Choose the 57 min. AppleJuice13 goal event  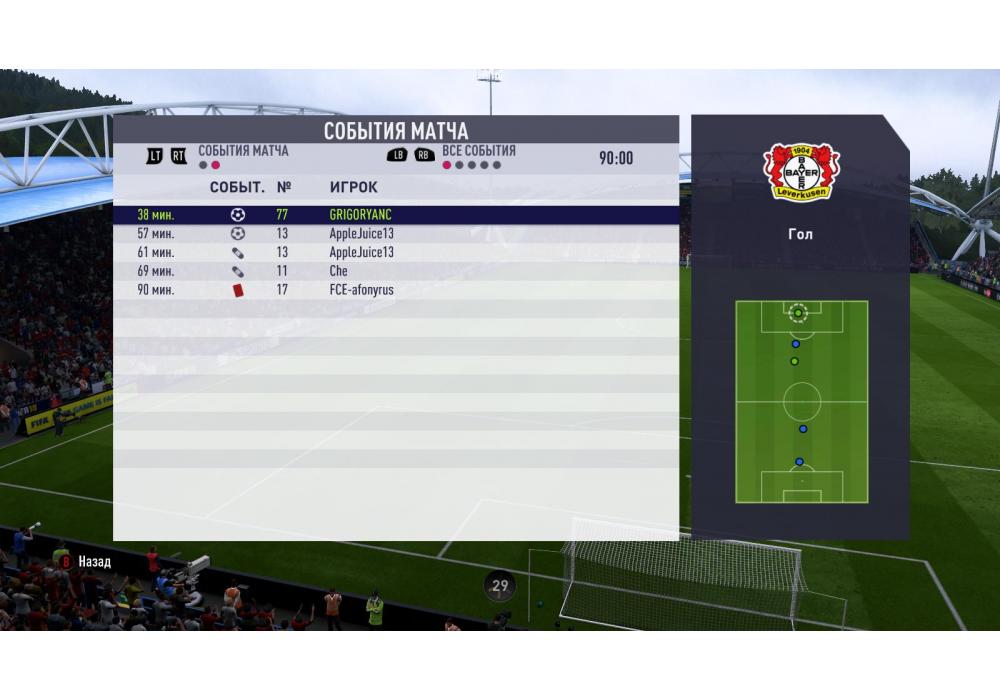click(x=395, y=233)
